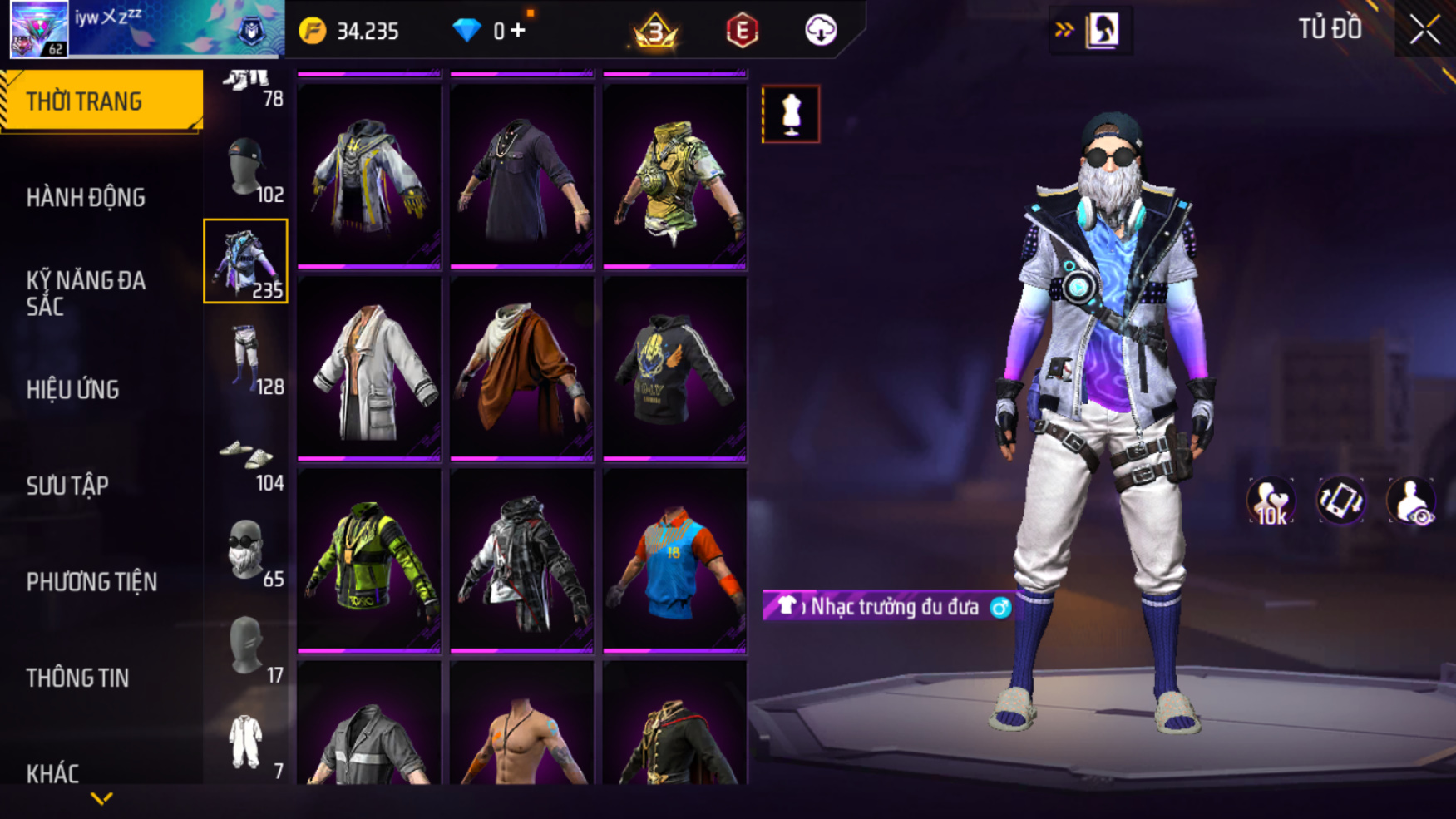Switch to Kỹ Năng Đa Sắc tab

point(86,294)
